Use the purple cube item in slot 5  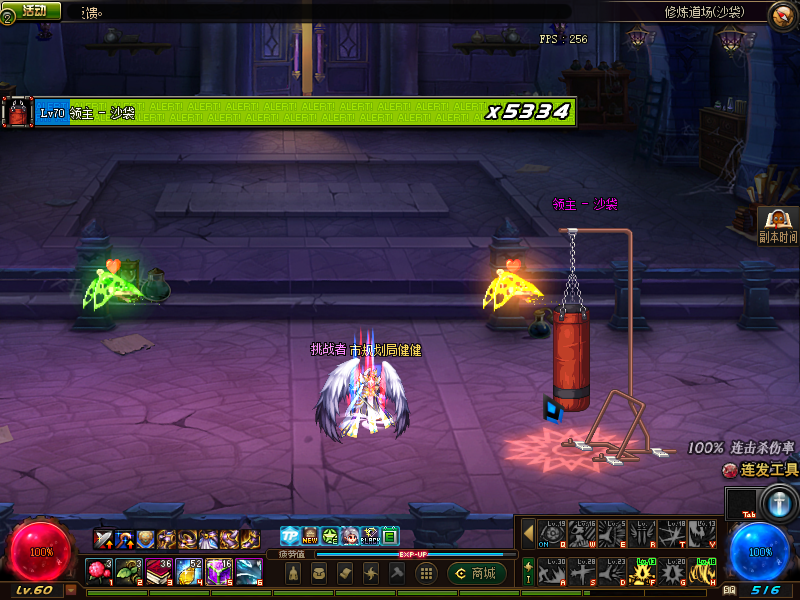219,571
